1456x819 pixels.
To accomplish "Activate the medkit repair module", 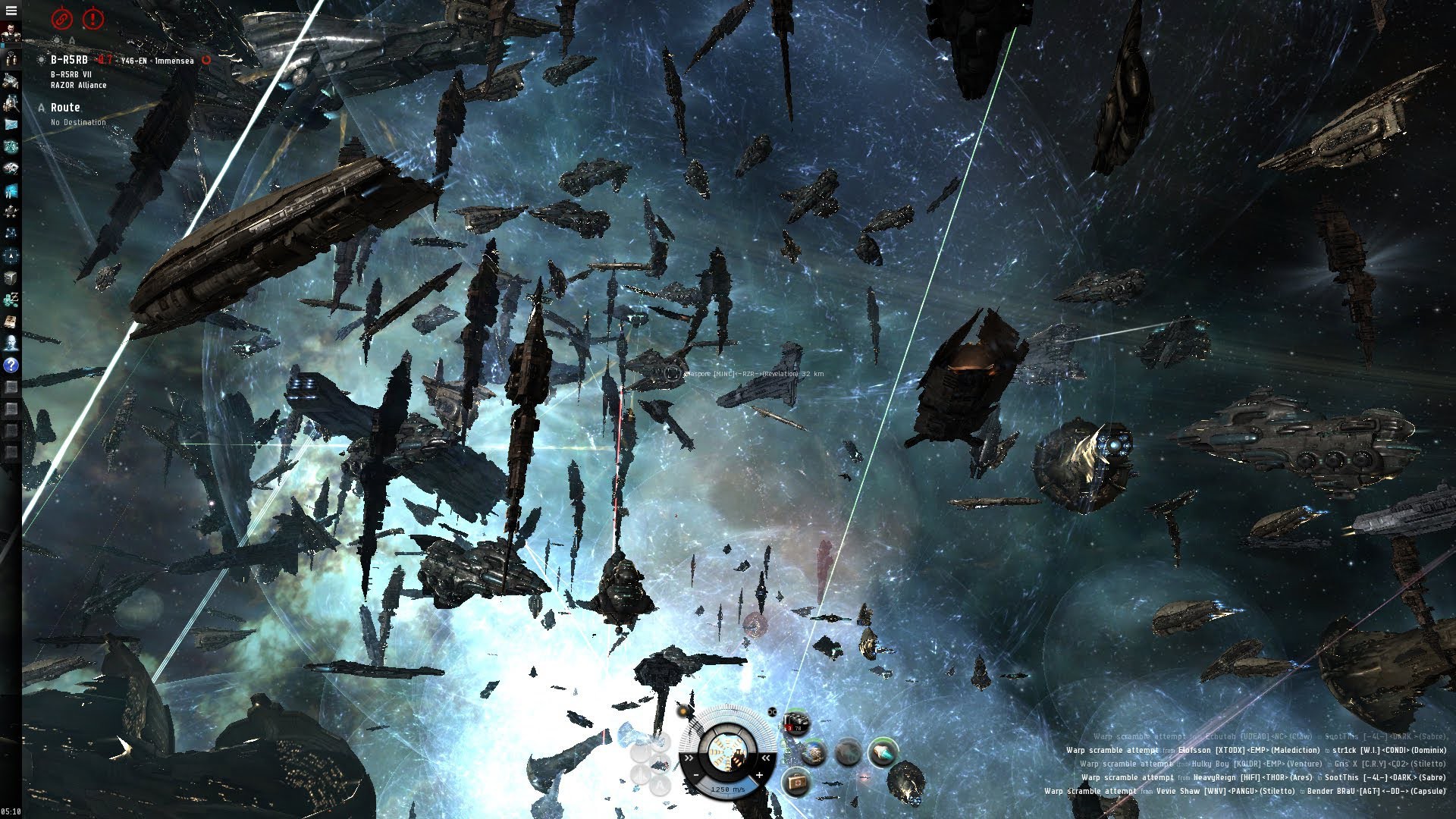I will click(796, 780).
